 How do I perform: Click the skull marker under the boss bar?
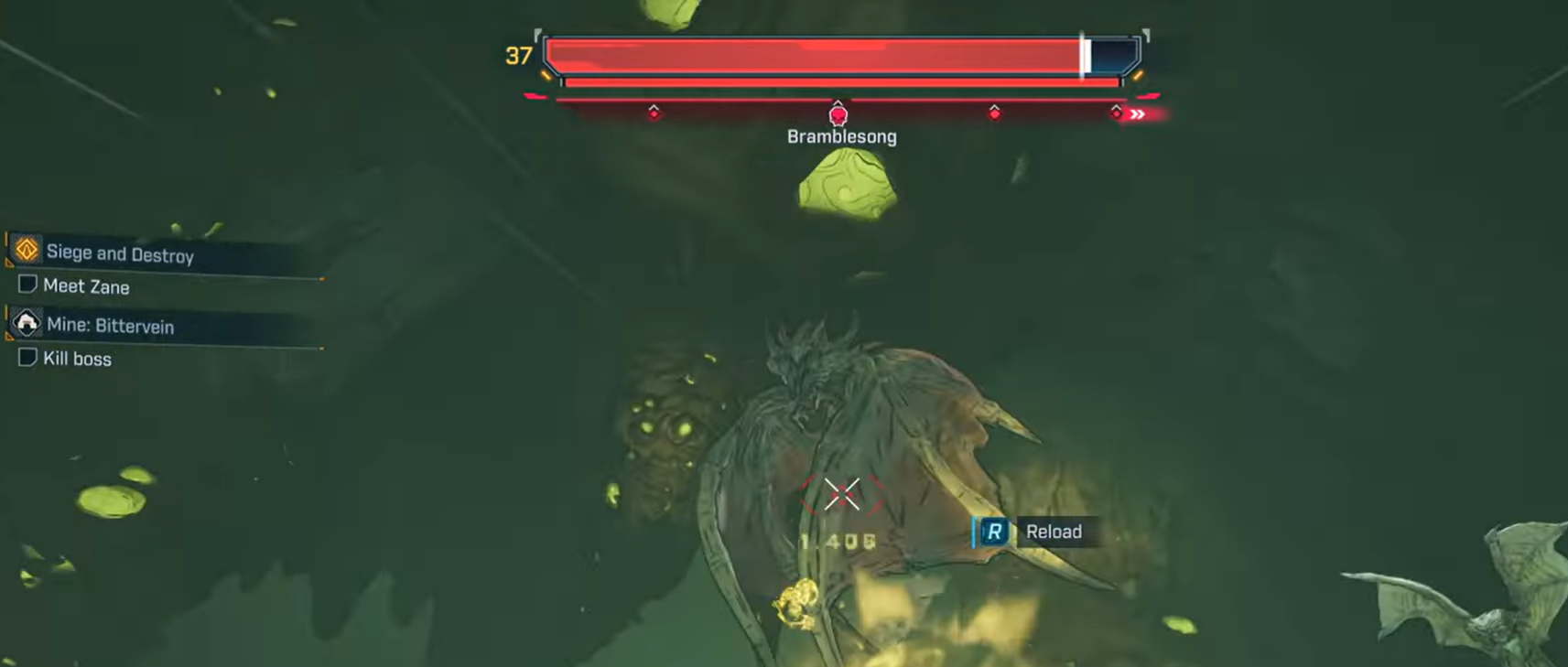[x=838, y=115]
